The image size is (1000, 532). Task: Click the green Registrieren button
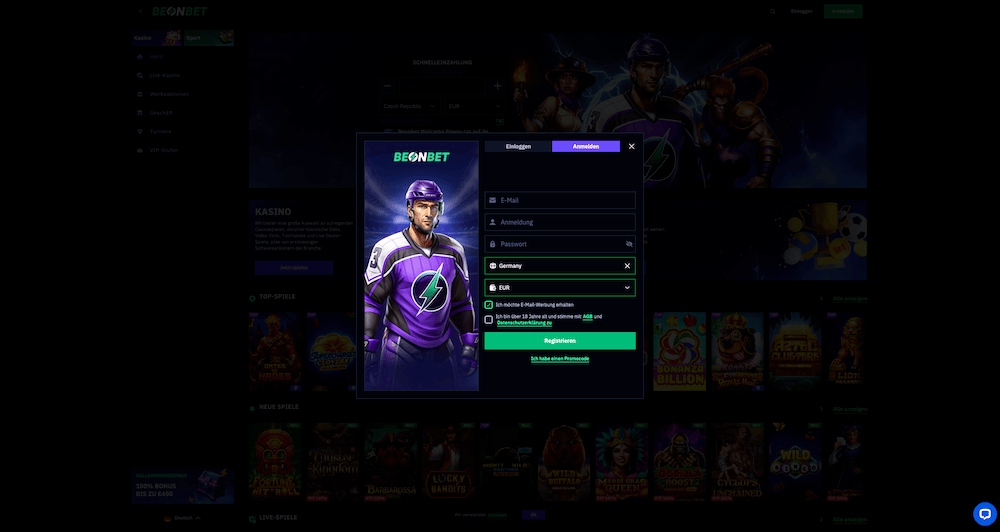(x=560, y=341)
